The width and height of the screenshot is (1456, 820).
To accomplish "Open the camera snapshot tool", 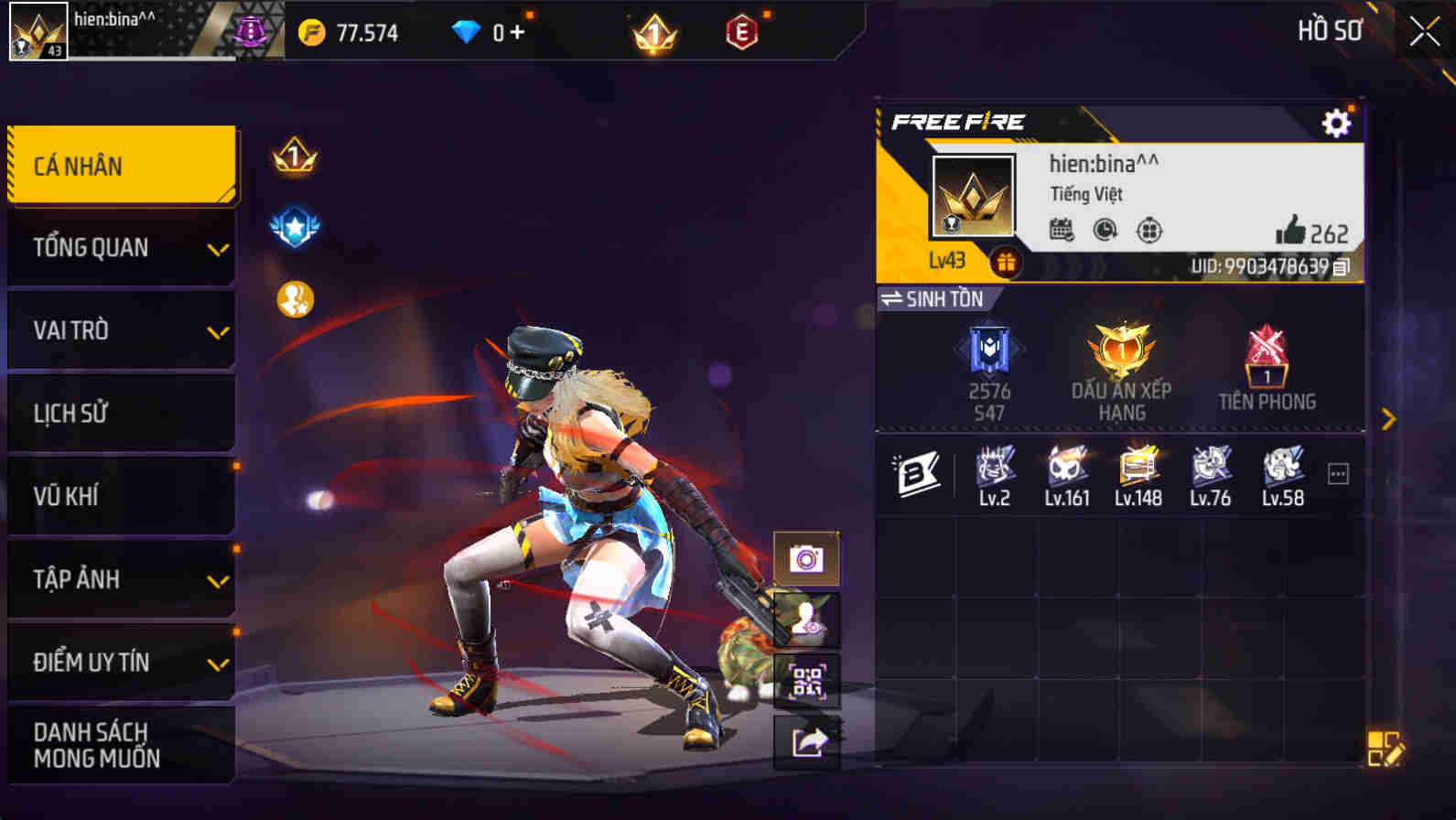I will pos(805,558).
